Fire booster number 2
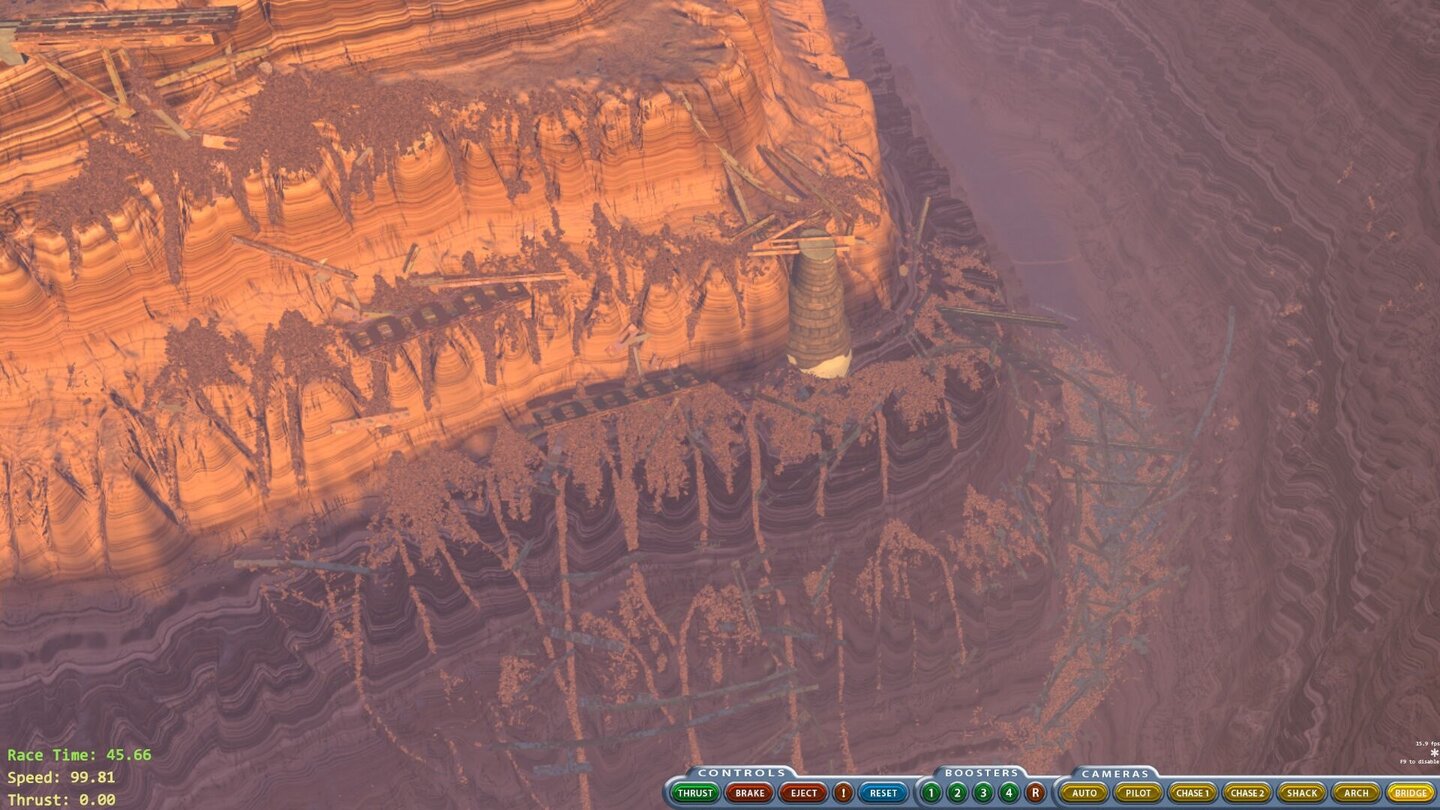This screenshot has width=1440, height=810. coord(957,792)
